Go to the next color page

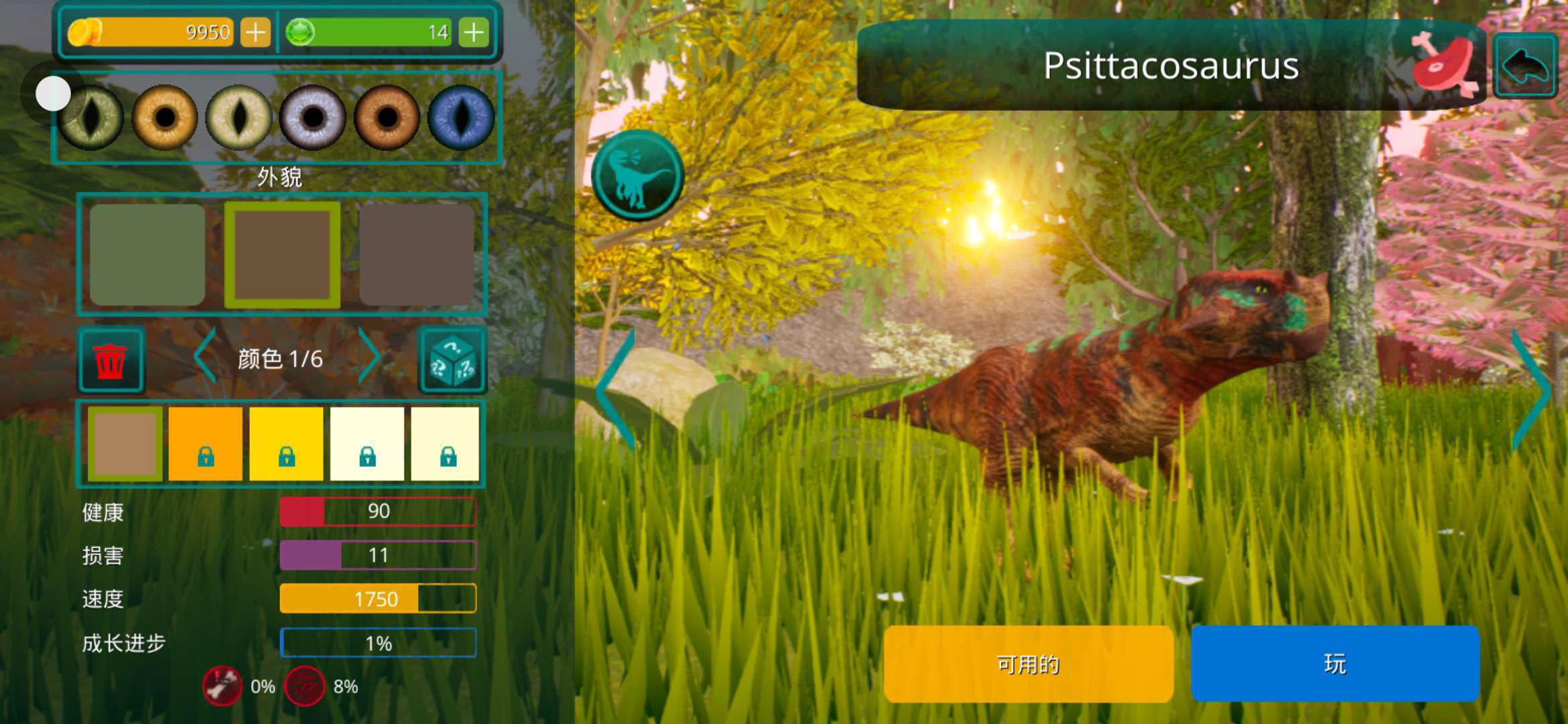point(369,356)
